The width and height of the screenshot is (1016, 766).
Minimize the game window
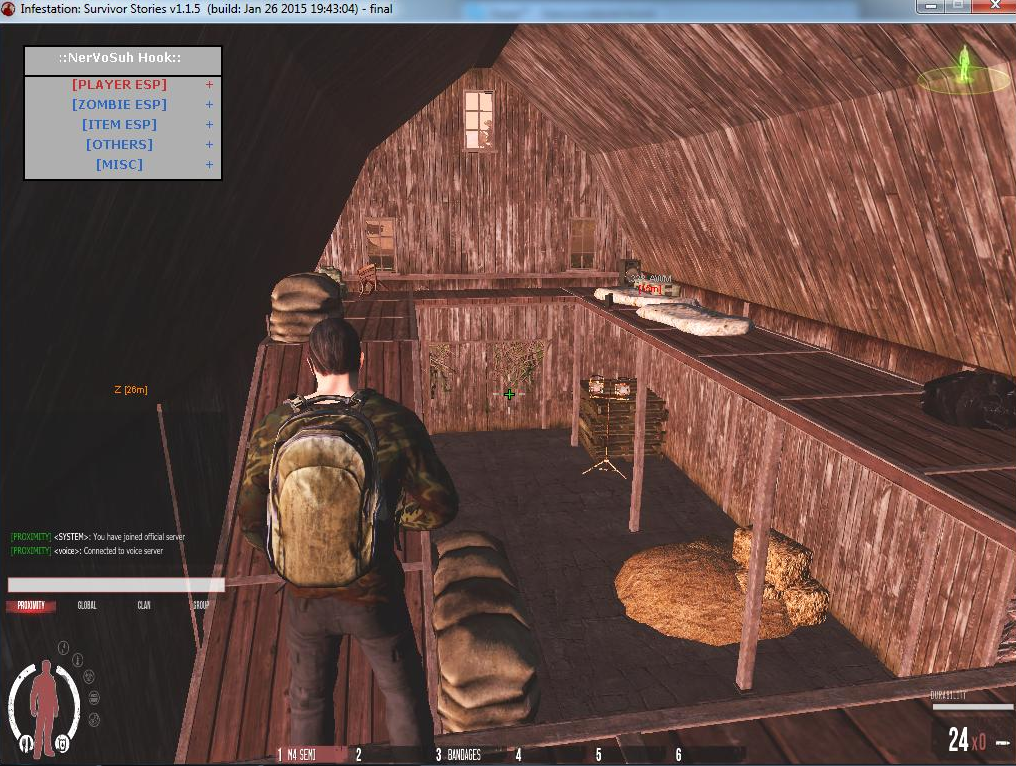tap(932, 6)
